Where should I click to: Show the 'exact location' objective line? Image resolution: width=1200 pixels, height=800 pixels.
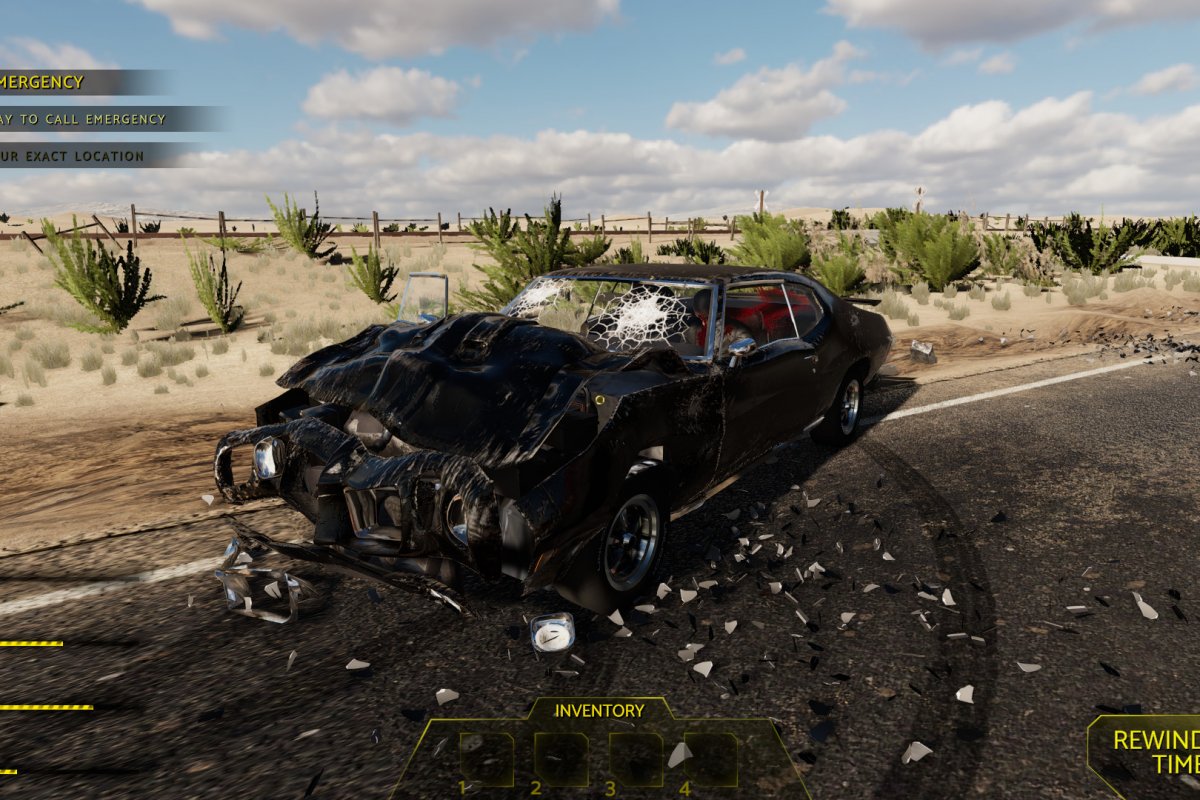[x=73, y=156]
